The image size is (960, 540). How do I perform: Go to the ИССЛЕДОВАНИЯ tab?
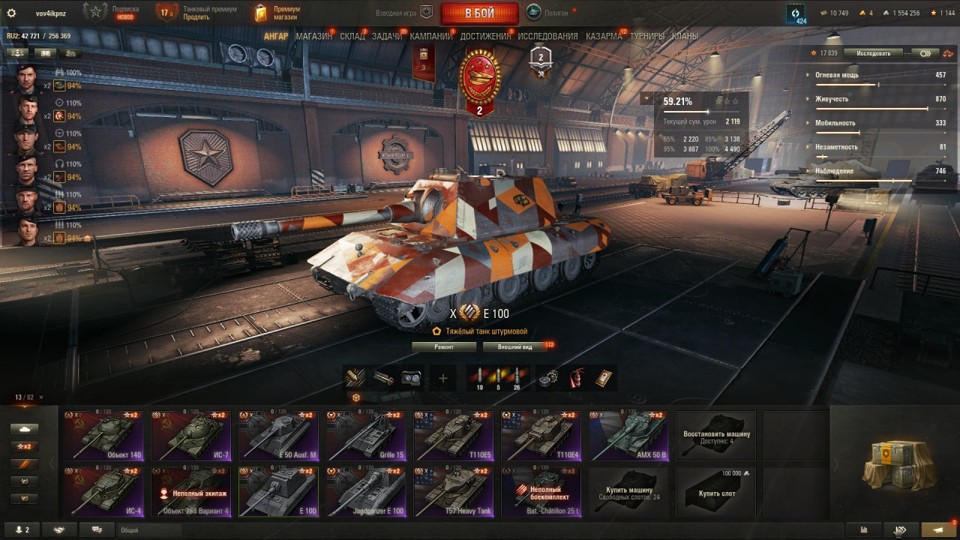point(547,36)
